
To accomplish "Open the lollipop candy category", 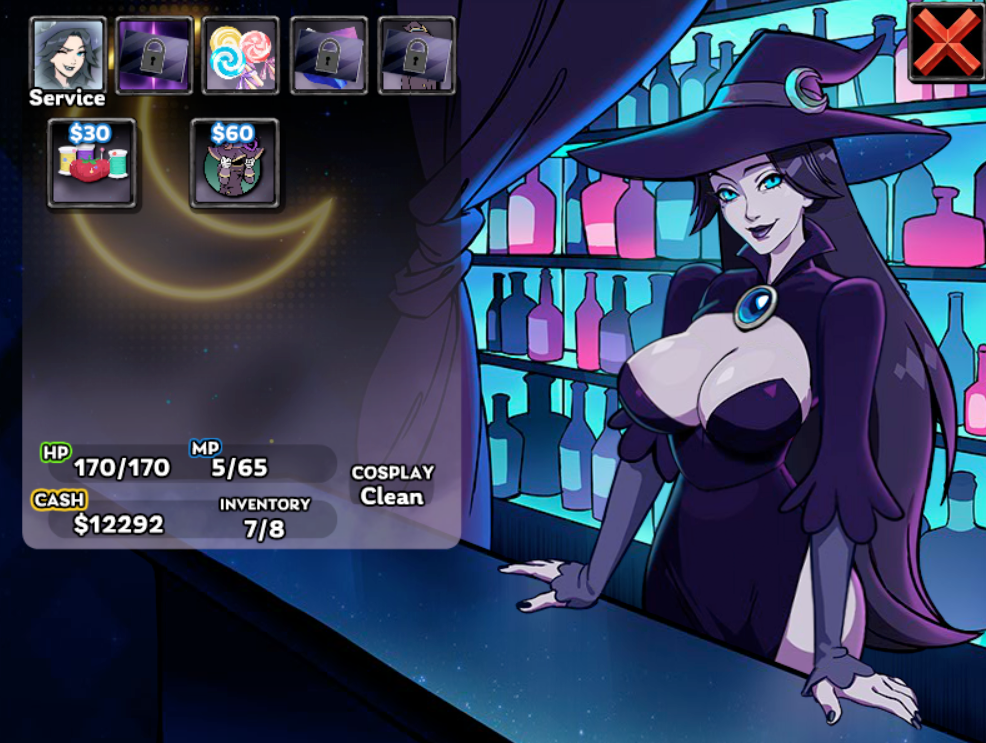I will pyautogui.click(x=240, y=55).
